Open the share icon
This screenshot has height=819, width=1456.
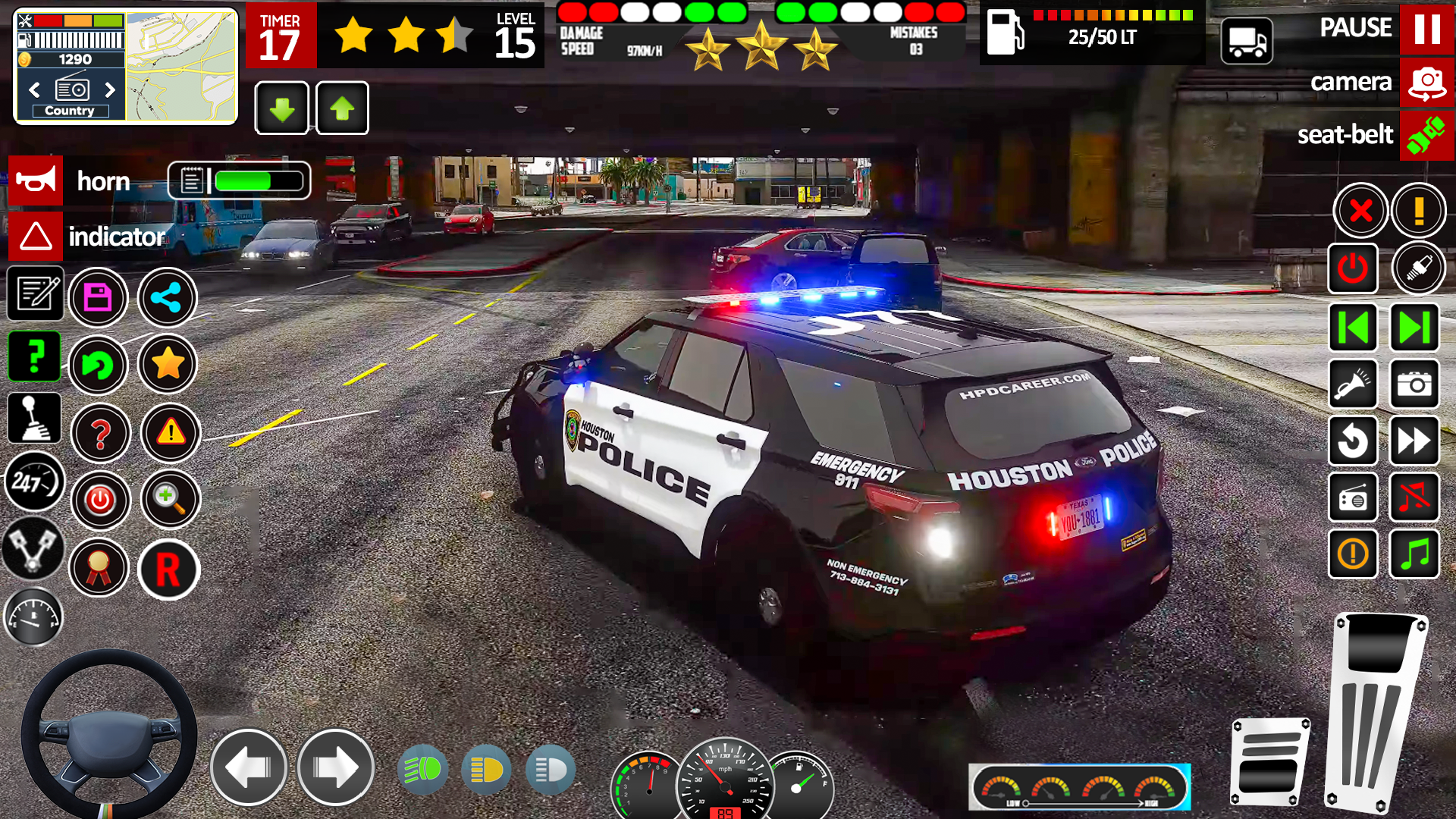(168, 297)
